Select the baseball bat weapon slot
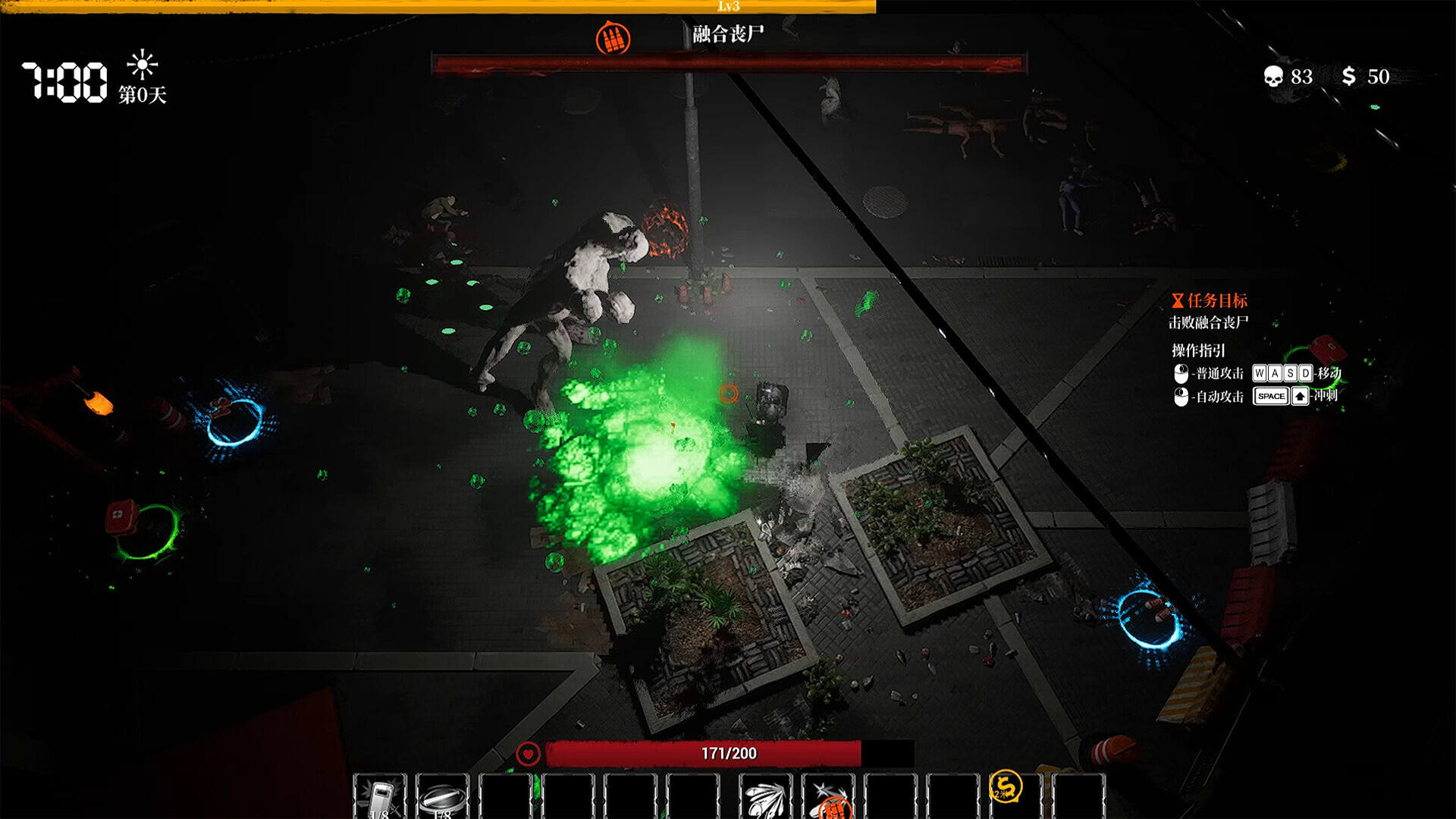1456x819 pixels. pyautogui.click(x=443, y=797)
